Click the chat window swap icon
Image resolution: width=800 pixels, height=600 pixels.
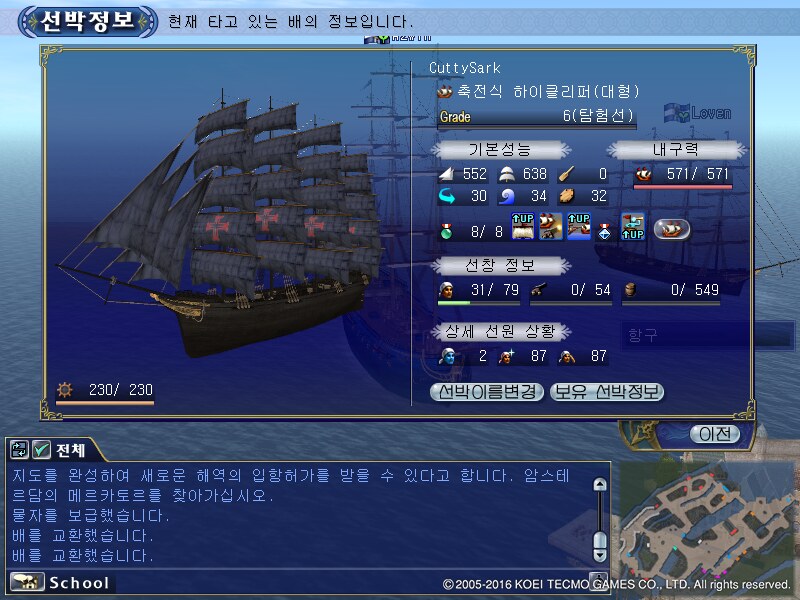pos(20,450)
